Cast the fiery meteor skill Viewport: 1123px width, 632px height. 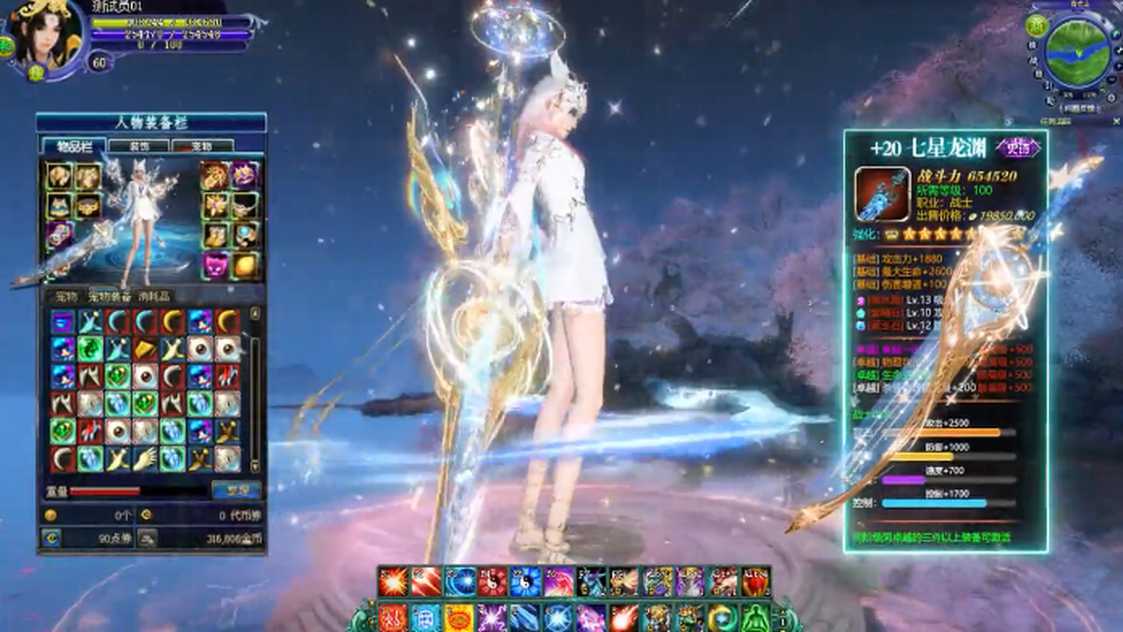623,618
